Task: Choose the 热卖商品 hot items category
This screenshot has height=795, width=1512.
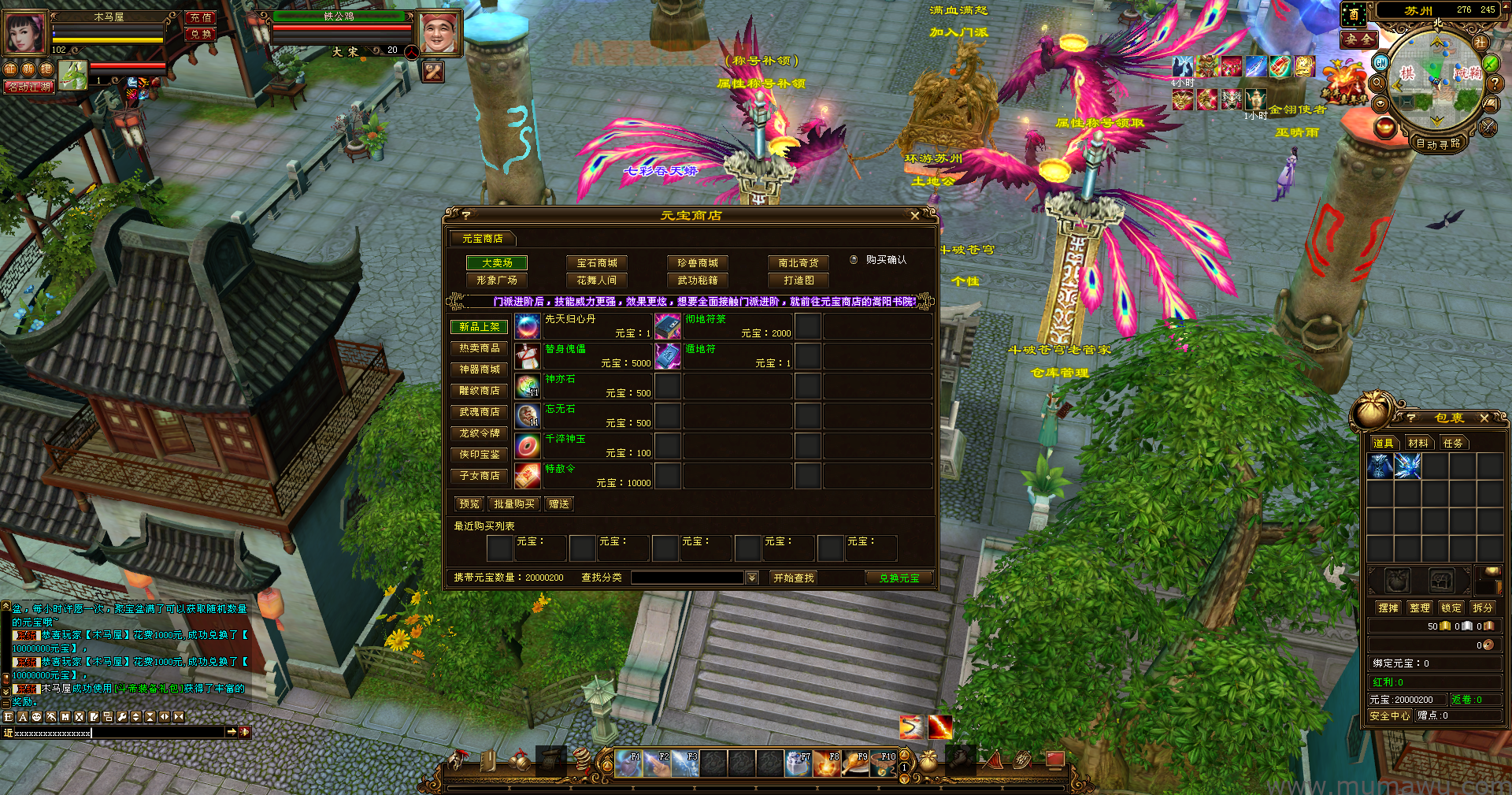Action: pyautogui.click(x=479, y=348)
